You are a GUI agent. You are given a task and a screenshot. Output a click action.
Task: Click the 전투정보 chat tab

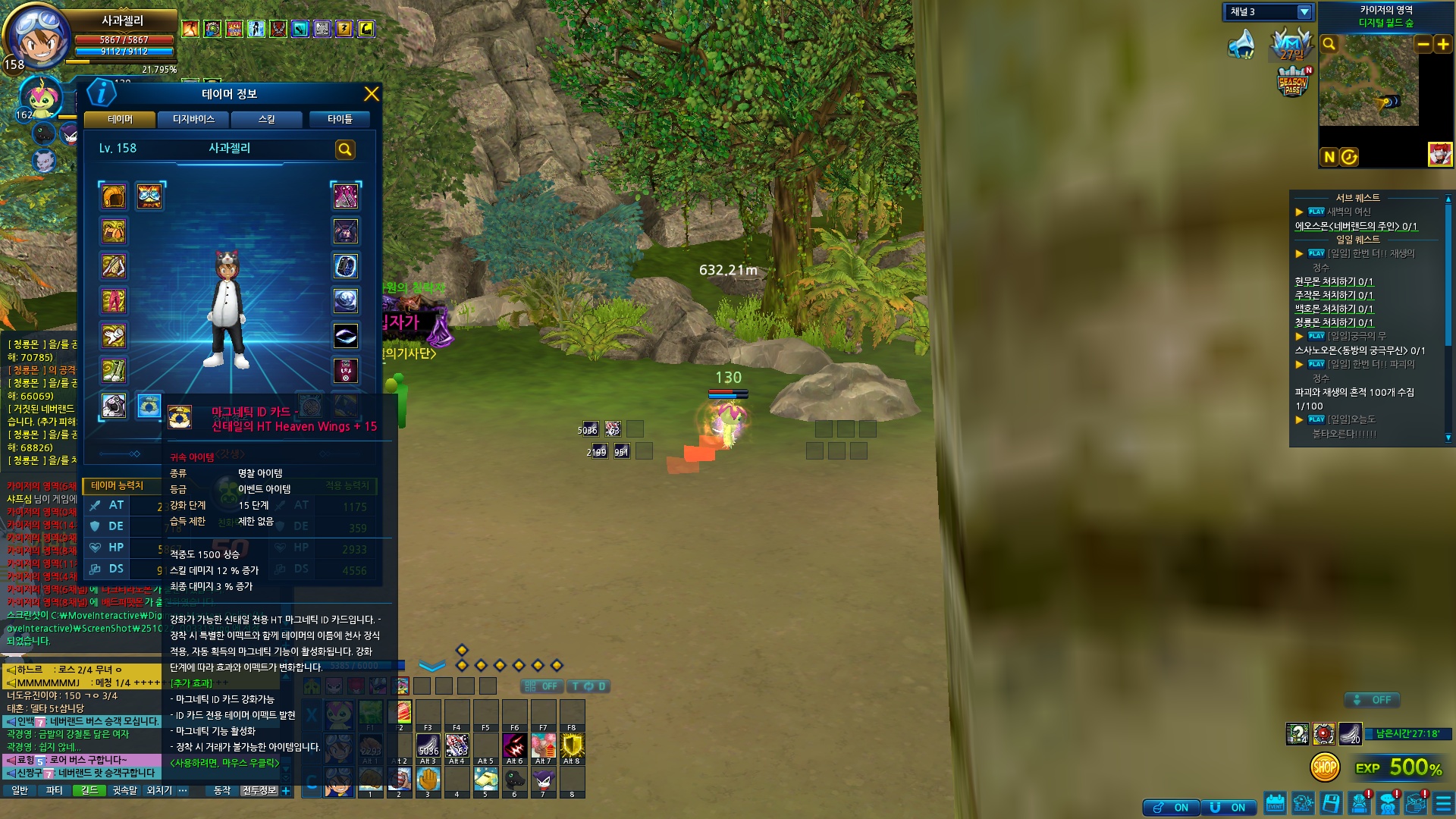[259, 790]
